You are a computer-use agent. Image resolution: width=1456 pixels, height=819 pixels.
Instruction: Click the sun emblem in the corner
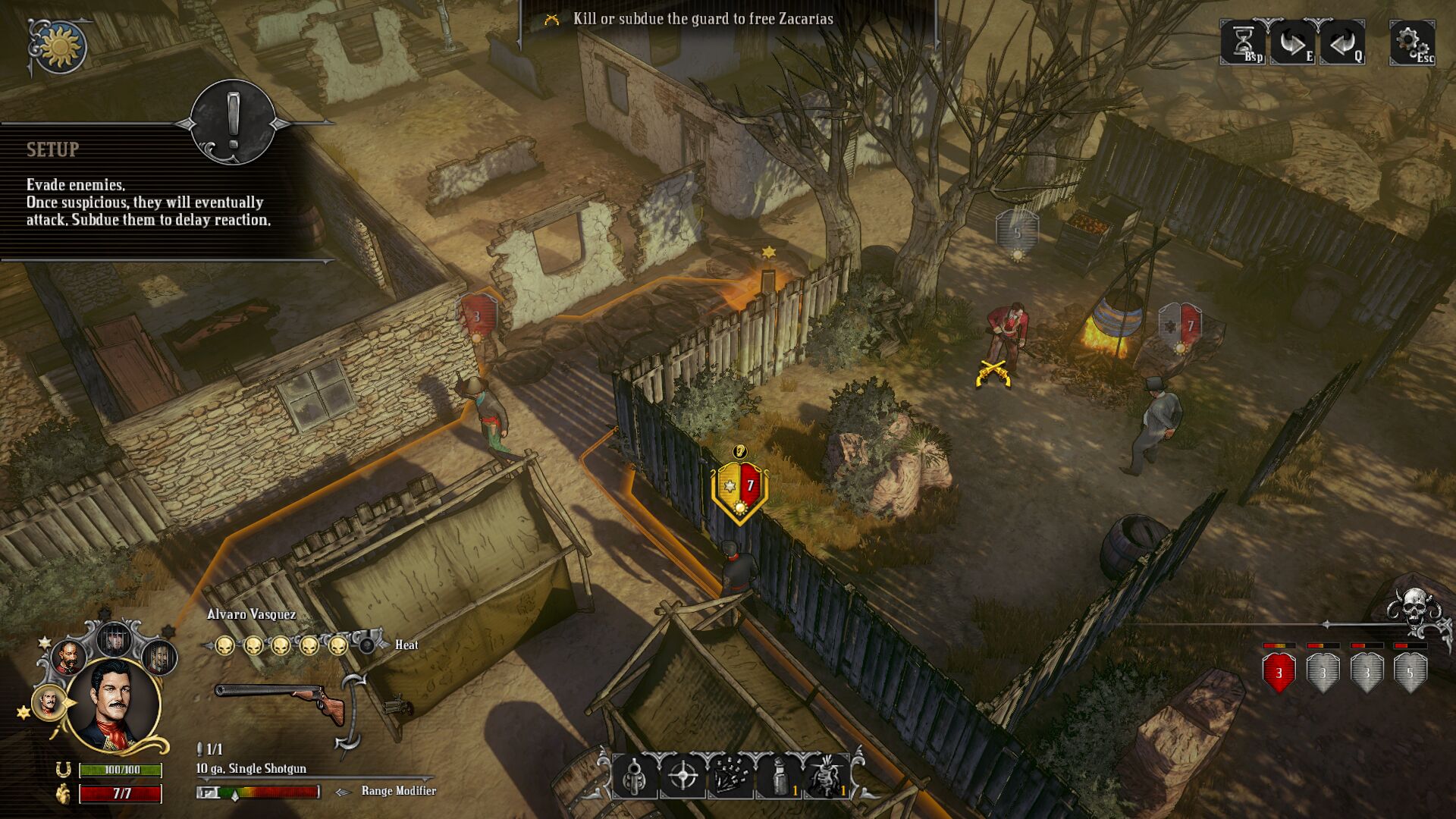[x=60, y=47]
